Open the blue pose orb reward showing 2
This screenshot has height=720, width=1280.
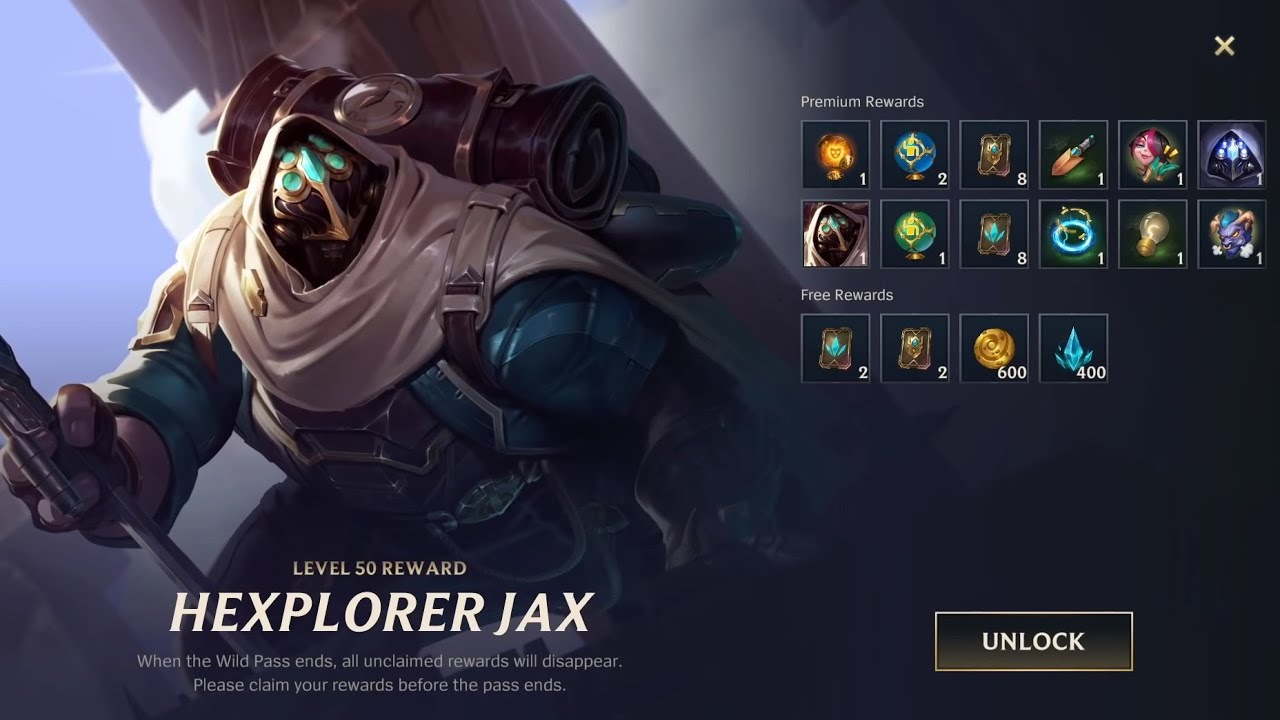[x=915, y=154]
